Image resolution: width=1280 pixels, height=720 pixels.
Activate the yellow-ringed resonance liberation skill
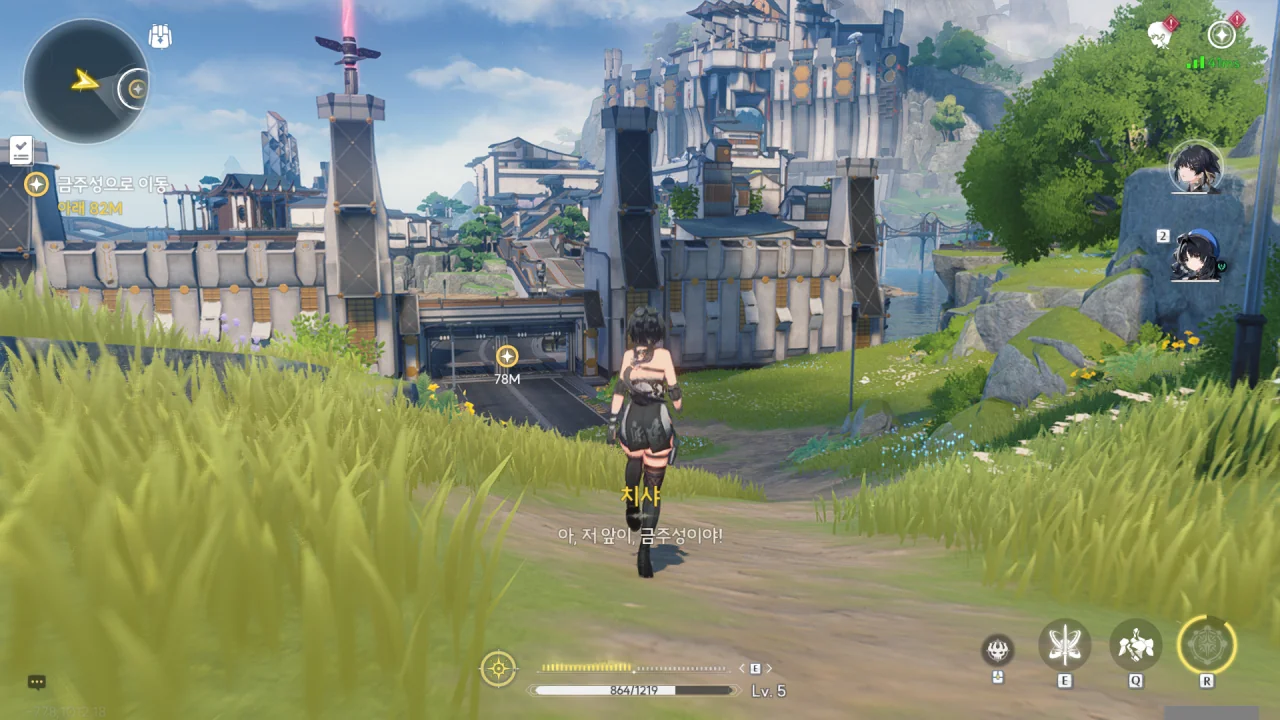pyautogui.click(x=1206, y=644)
